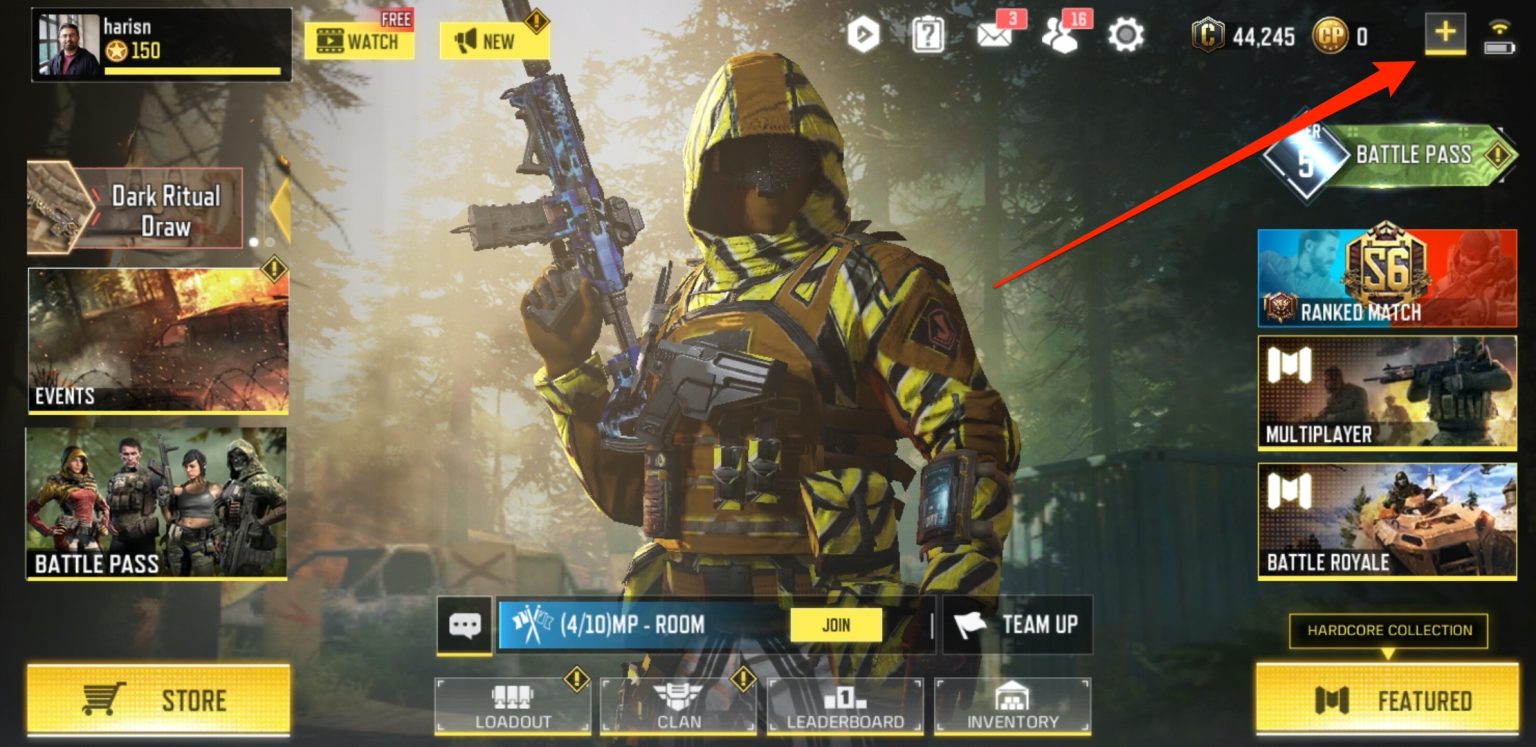Open the tasks clipboard icon
This screenshot has height=747, width=1536.
coord(930,33)
